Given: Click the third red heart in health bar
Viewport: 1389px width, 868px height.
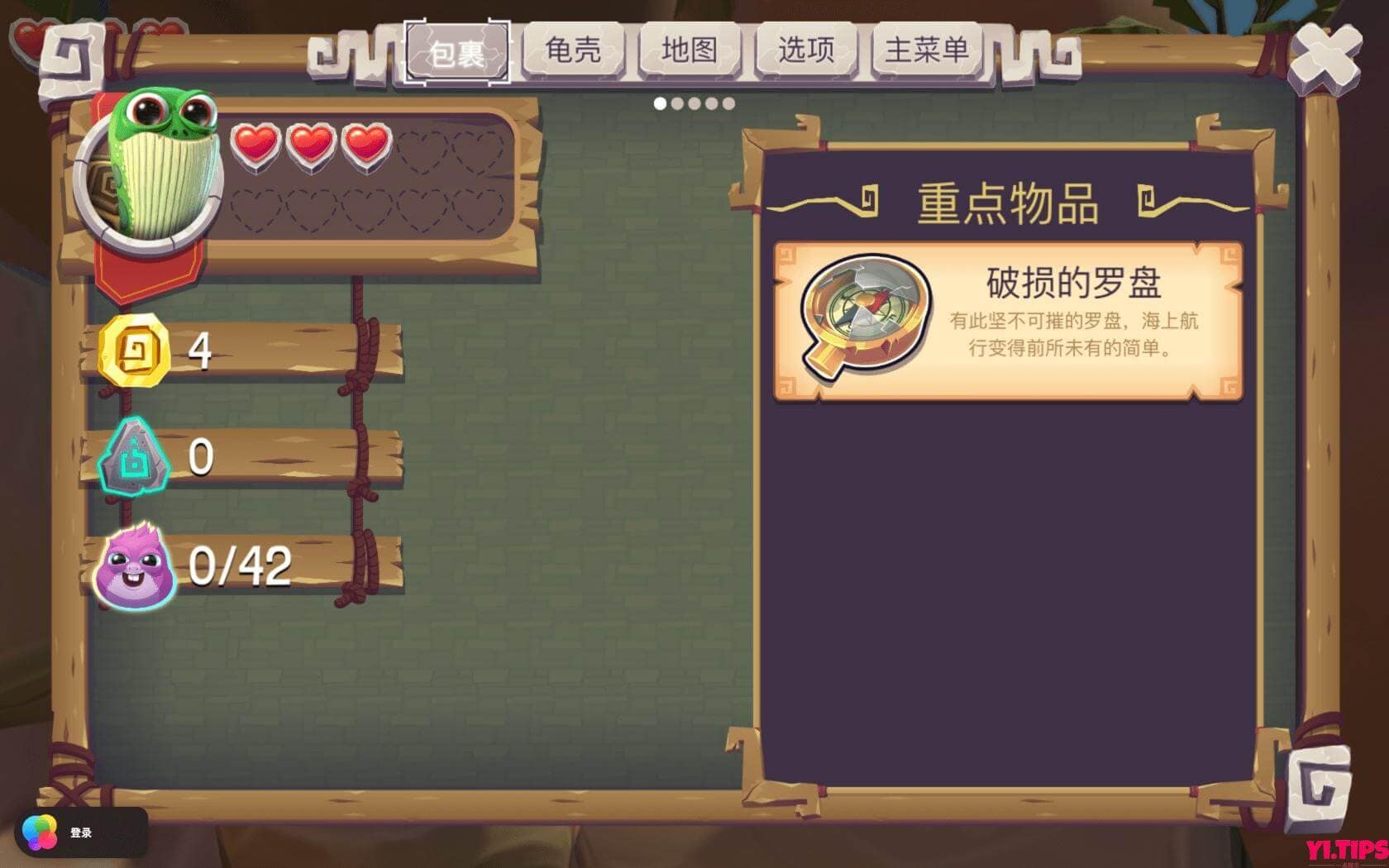Looking at the screenshot, I should point(366,142).
